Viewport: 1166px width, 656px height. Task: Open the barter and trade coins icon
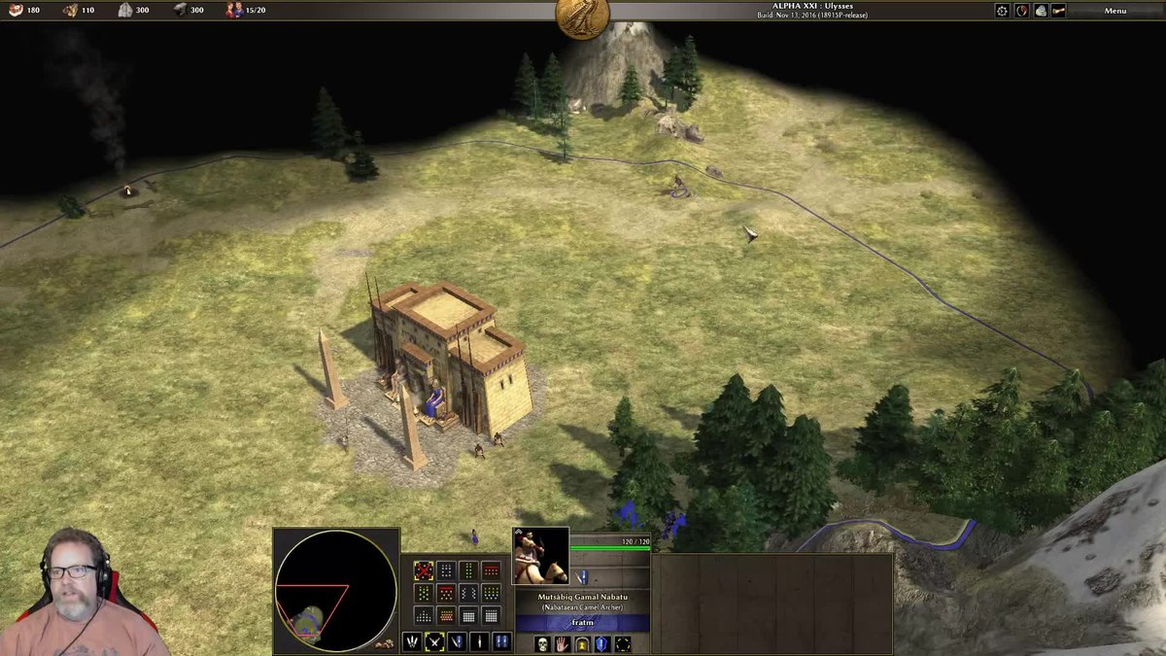coord(1040,11)
